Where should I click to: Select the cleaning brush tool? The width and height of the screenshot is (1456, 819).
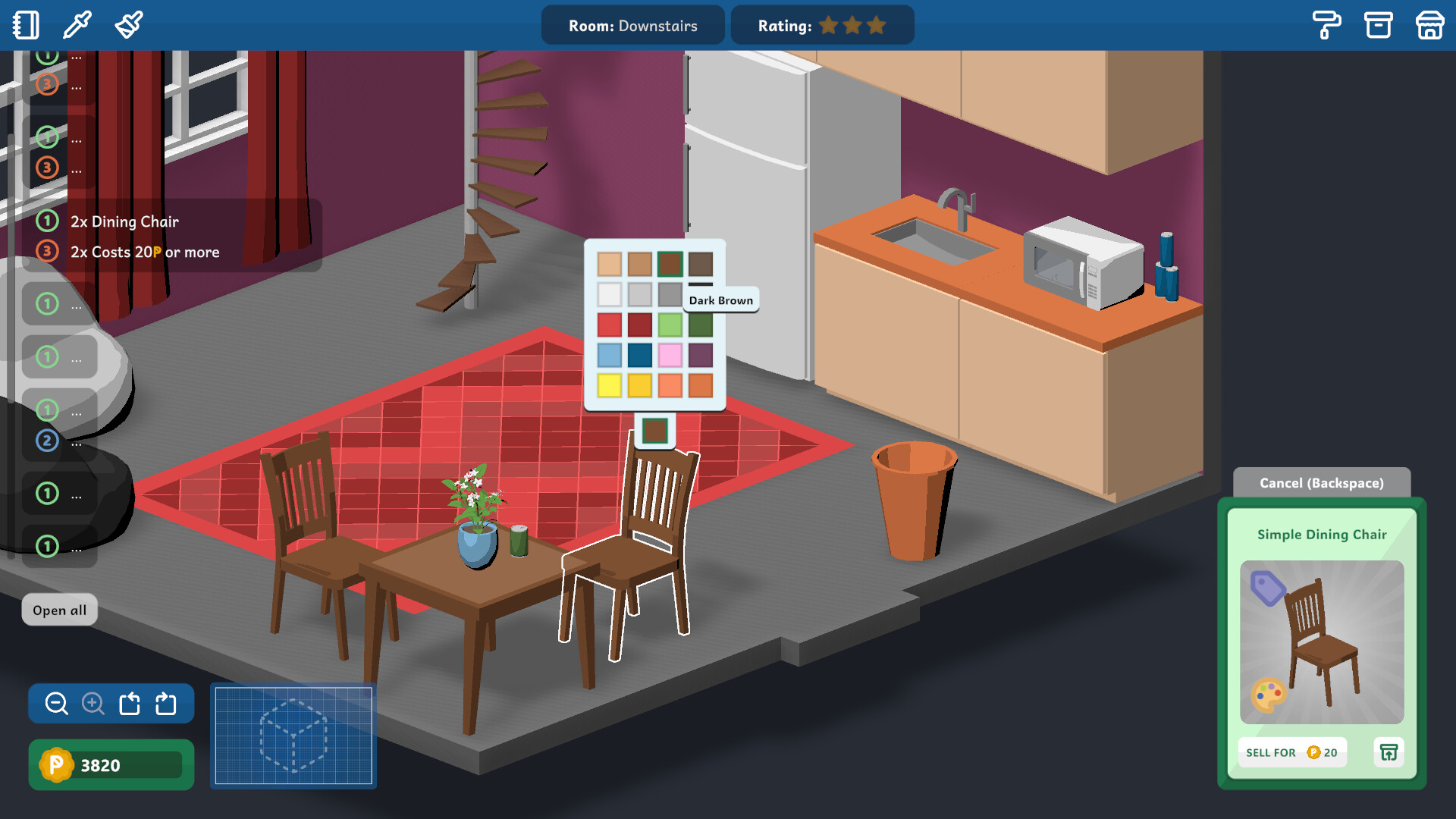point(127,25)
